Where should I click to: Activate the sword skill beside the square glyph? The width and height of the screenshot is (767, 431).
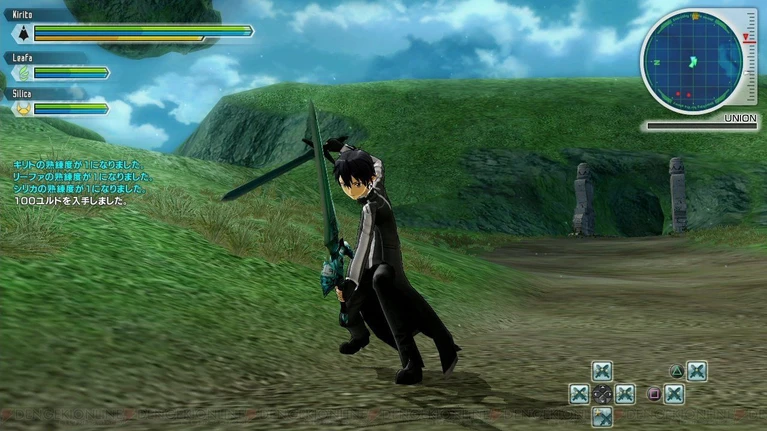tap(674, 394)
